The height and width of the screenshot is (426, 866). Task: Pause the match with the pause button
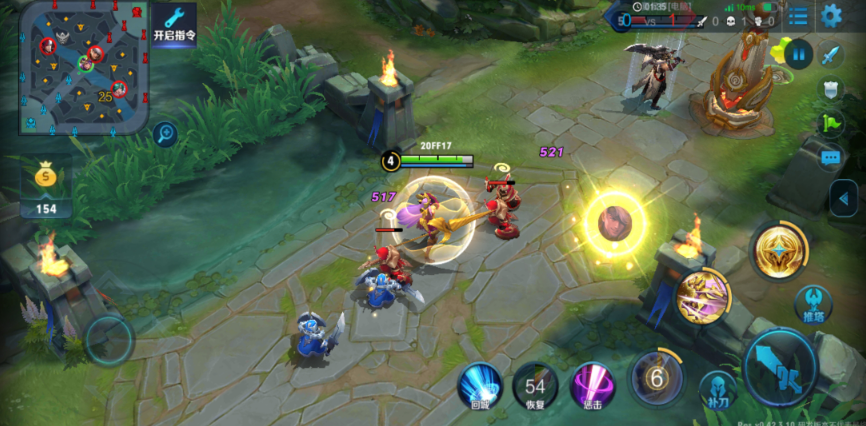[x=798, y=53]
